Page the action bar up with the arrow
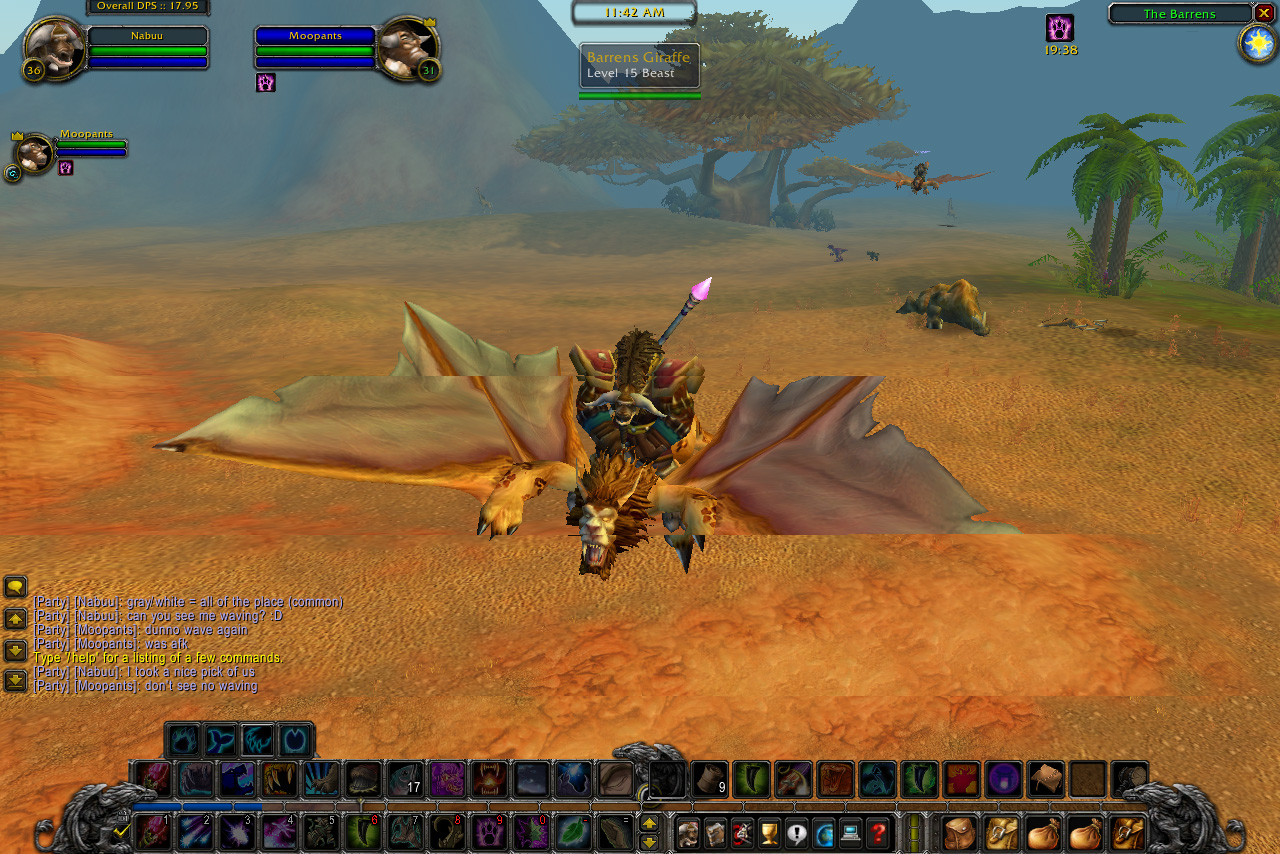 (x=649, y=823)
